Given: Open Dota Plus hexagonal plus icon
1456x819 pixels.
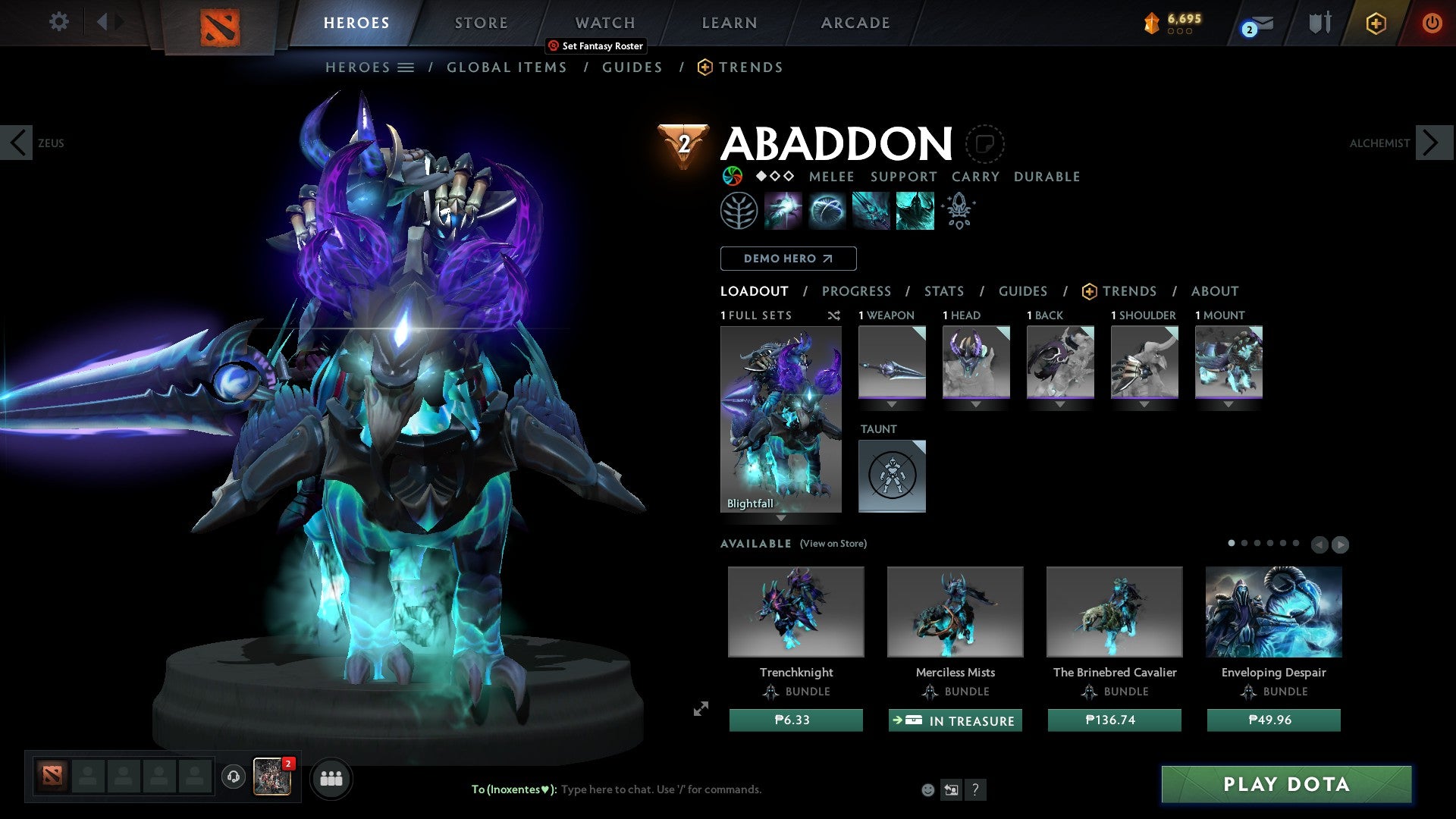Looking at the screenshot, I should [1376, 23].
